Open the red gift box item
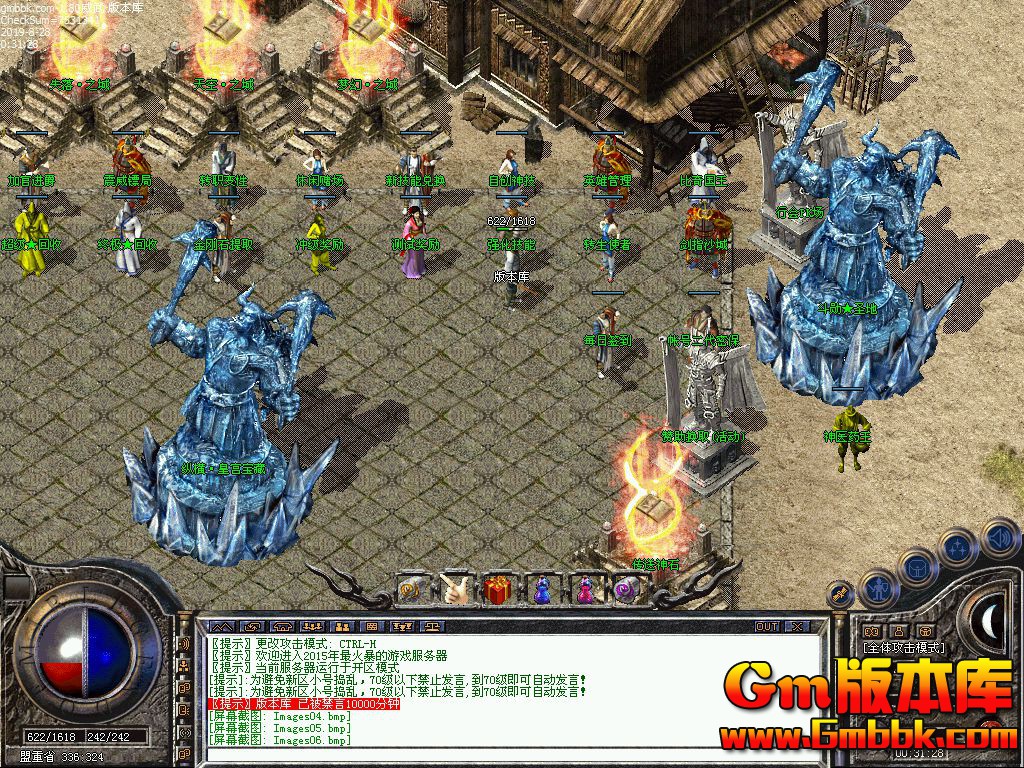 click(x=498, y=590)
